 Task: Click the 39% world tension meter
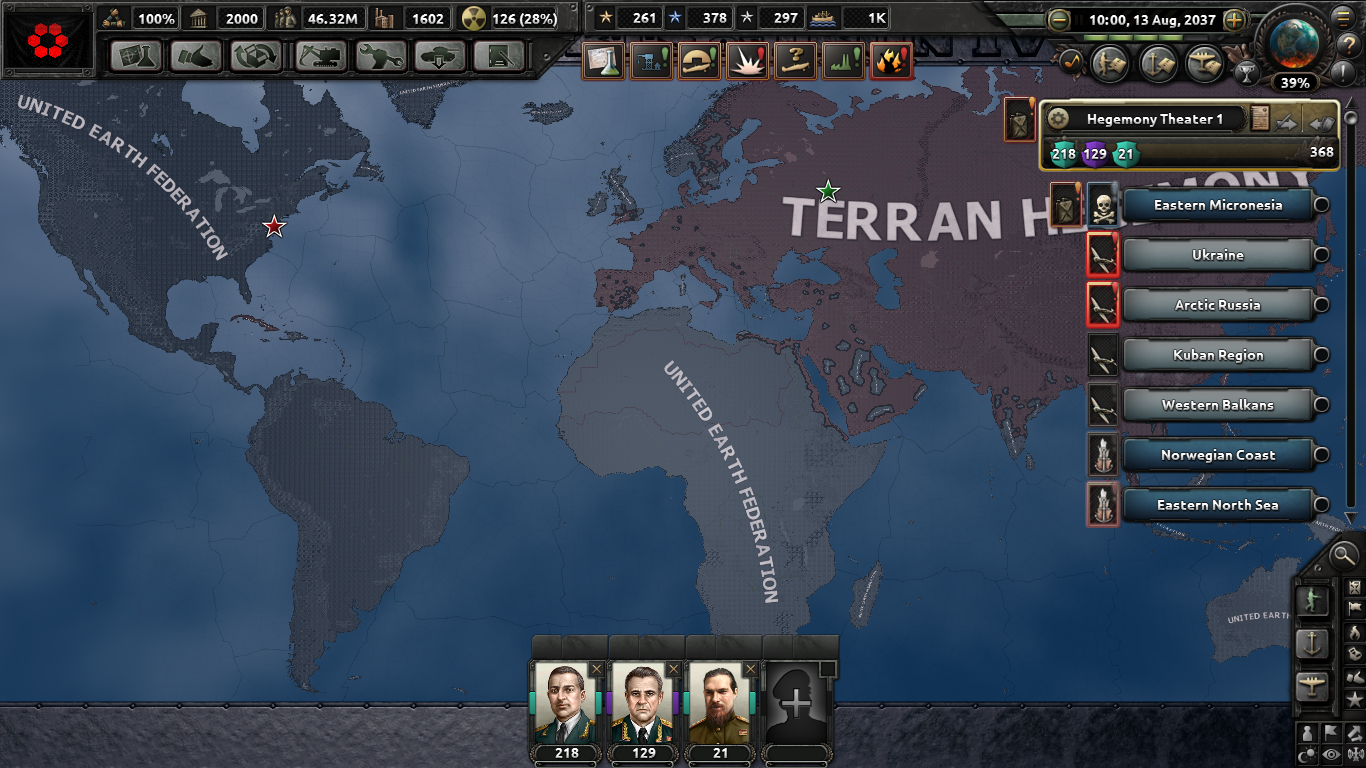(x=1295, y=83)
